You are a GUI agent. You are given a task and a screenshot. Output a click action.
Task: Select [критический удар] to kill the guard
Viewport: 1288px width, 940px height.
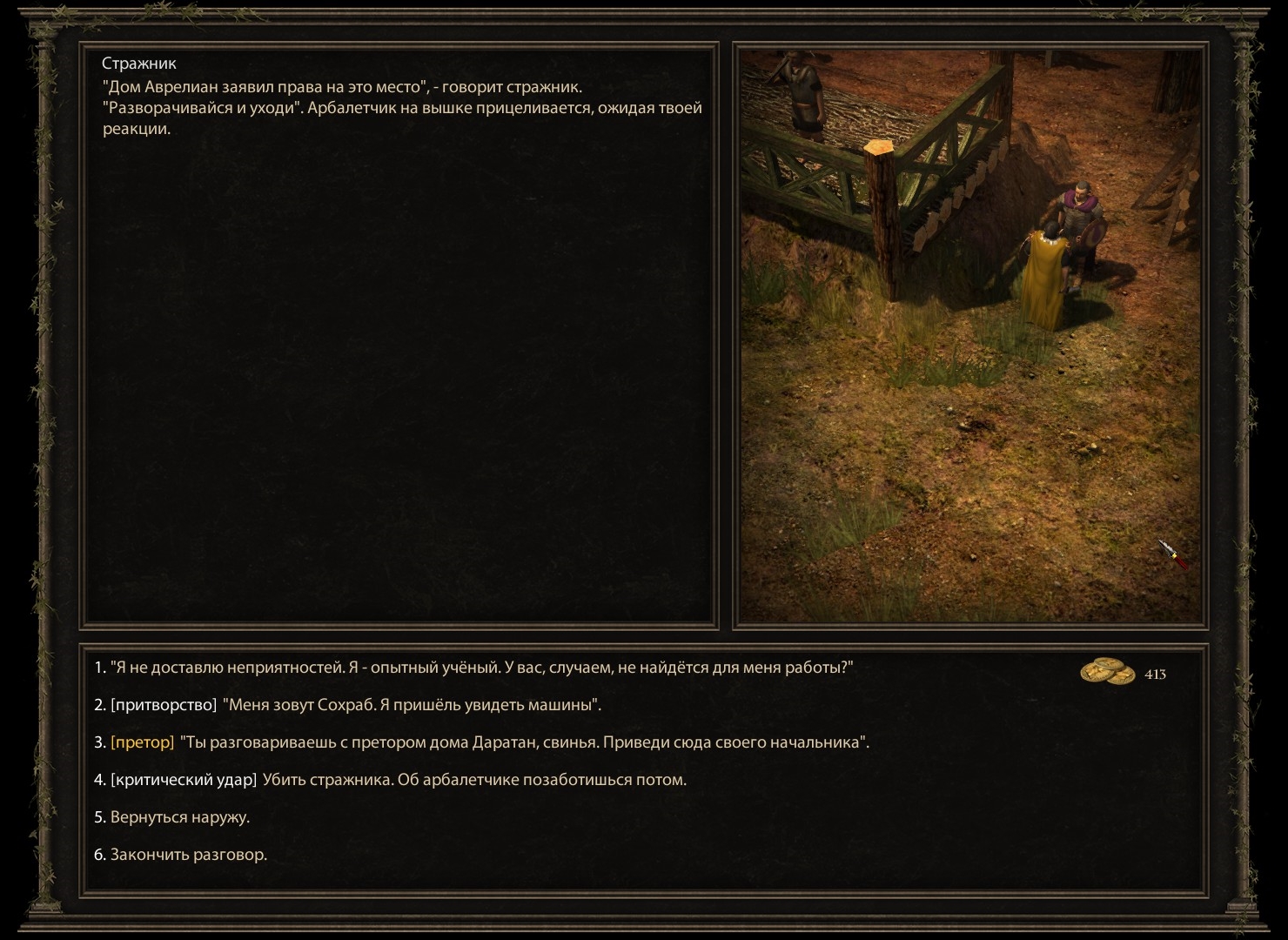coord(392,780)
